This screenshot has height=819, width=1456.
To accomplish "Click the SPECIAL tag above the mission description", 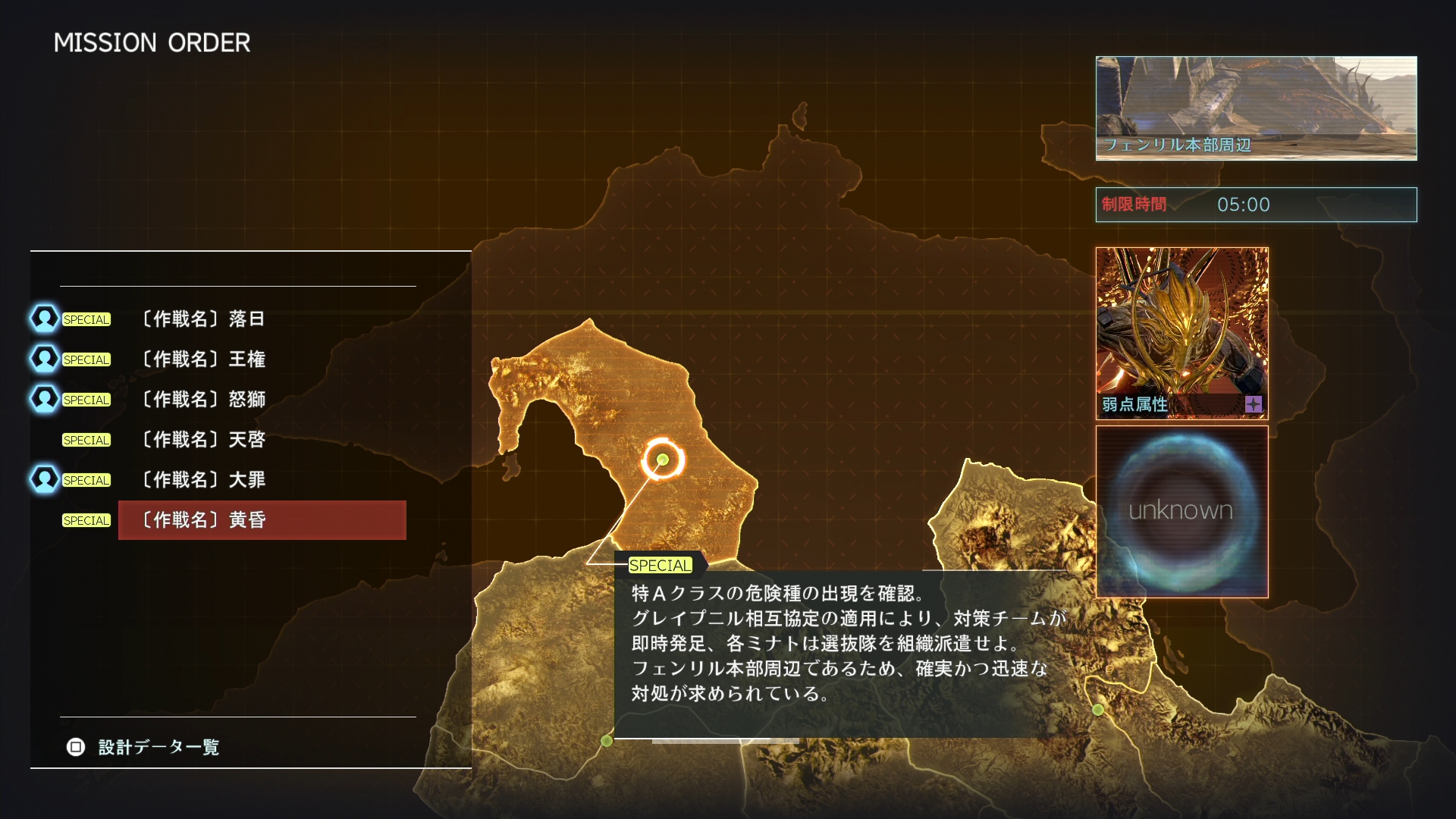I will (659, 565).
